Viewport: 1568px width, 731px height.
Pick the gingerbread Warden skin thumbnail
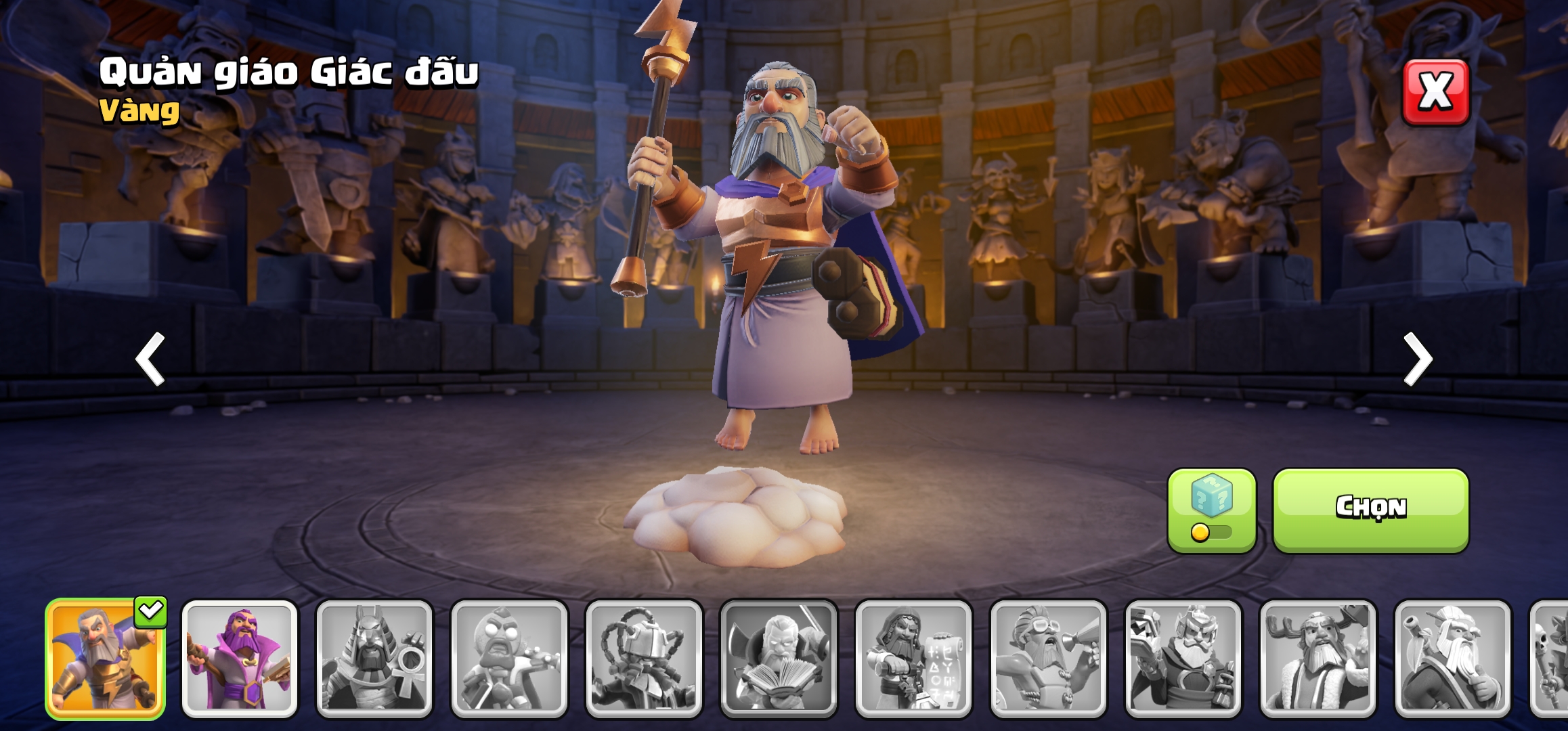[509, 659]
